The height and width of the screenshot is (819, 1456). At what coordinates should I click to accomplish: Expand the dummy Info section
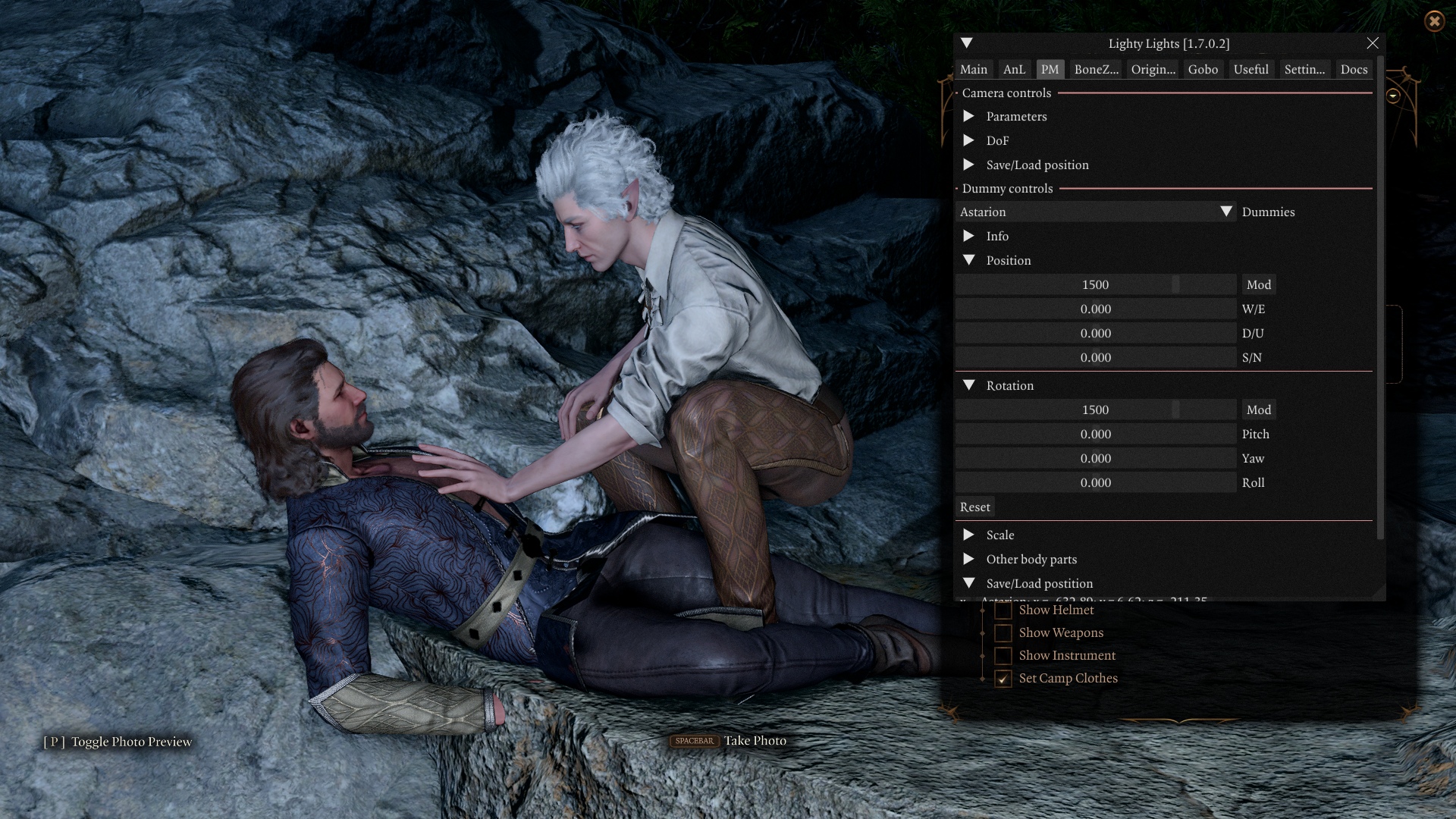tap(969, 236)
